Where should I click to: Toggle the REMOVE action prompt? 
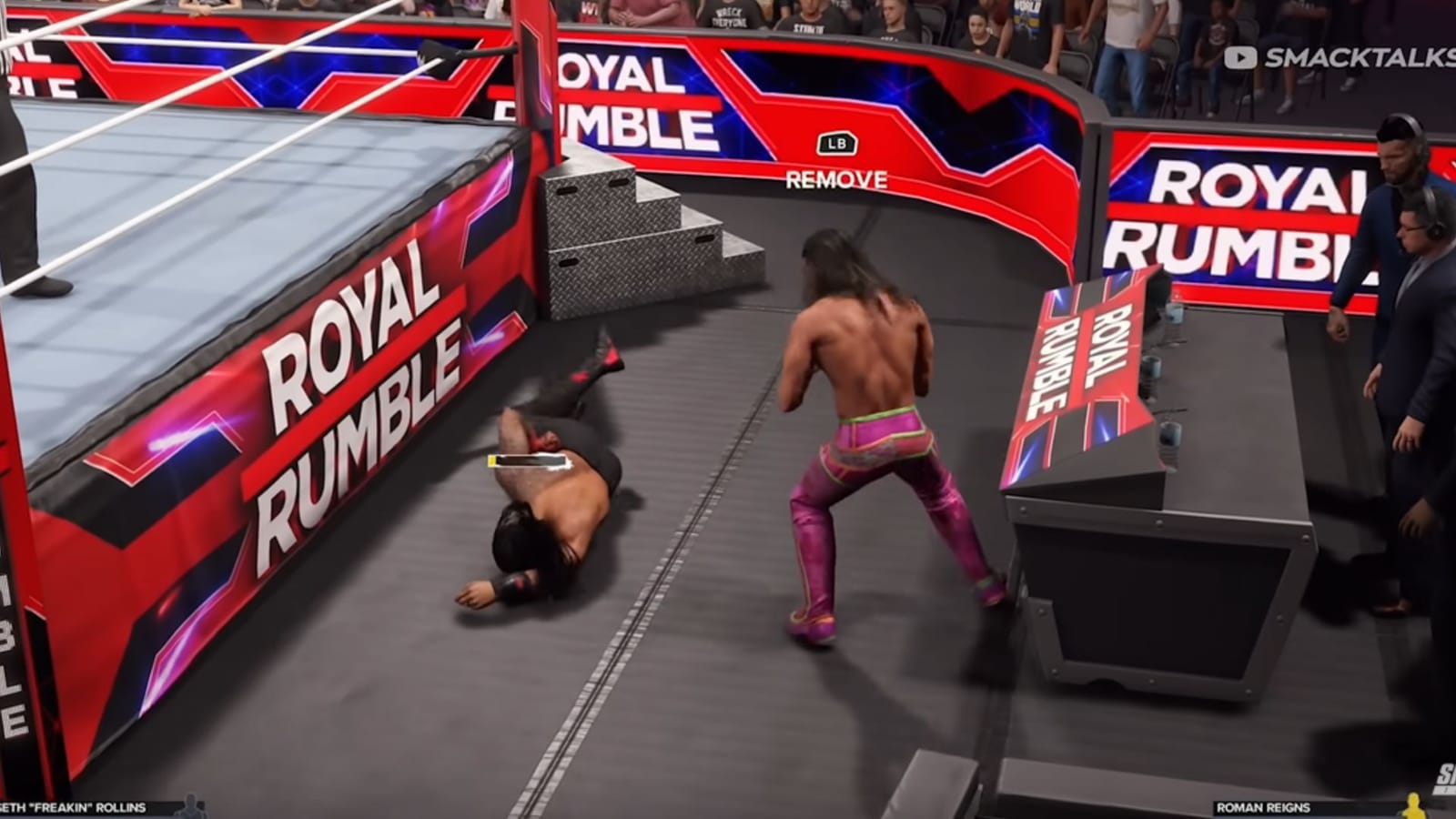tap(835, 143)
